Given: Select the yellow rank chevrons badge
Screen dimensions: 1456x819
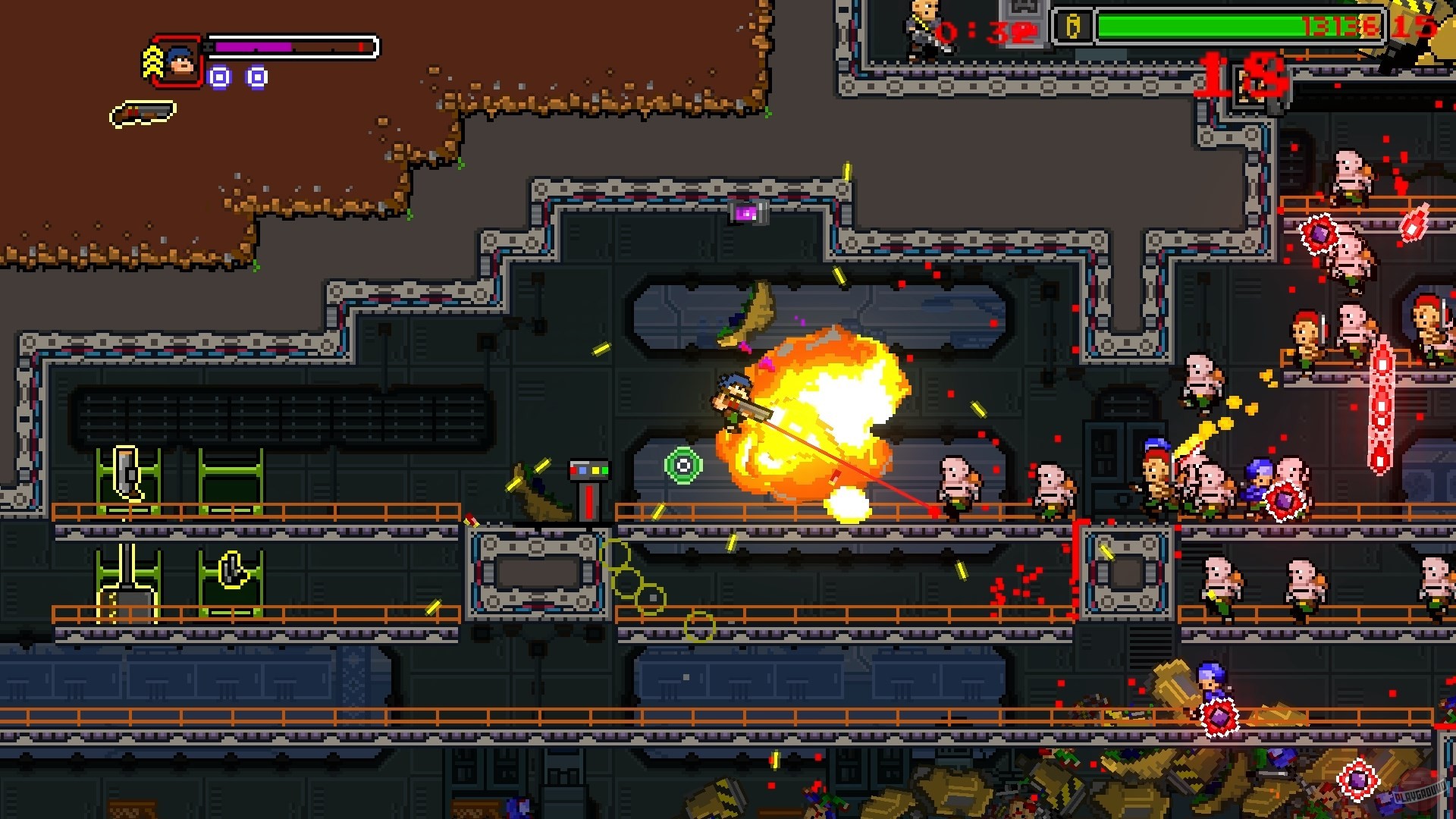Looking at the screenshot, I should coord(152,61).
